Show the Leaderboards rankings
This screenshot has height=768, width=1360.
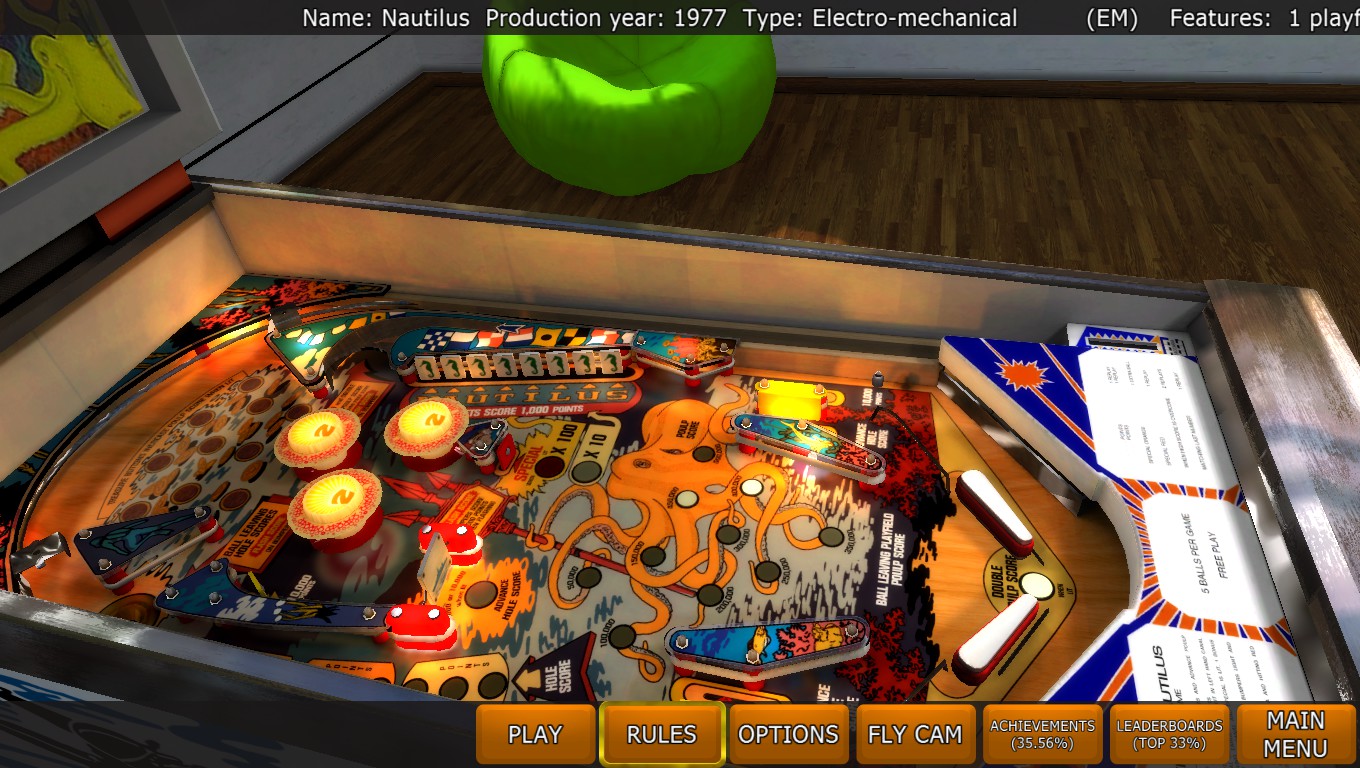point(1169,735)
